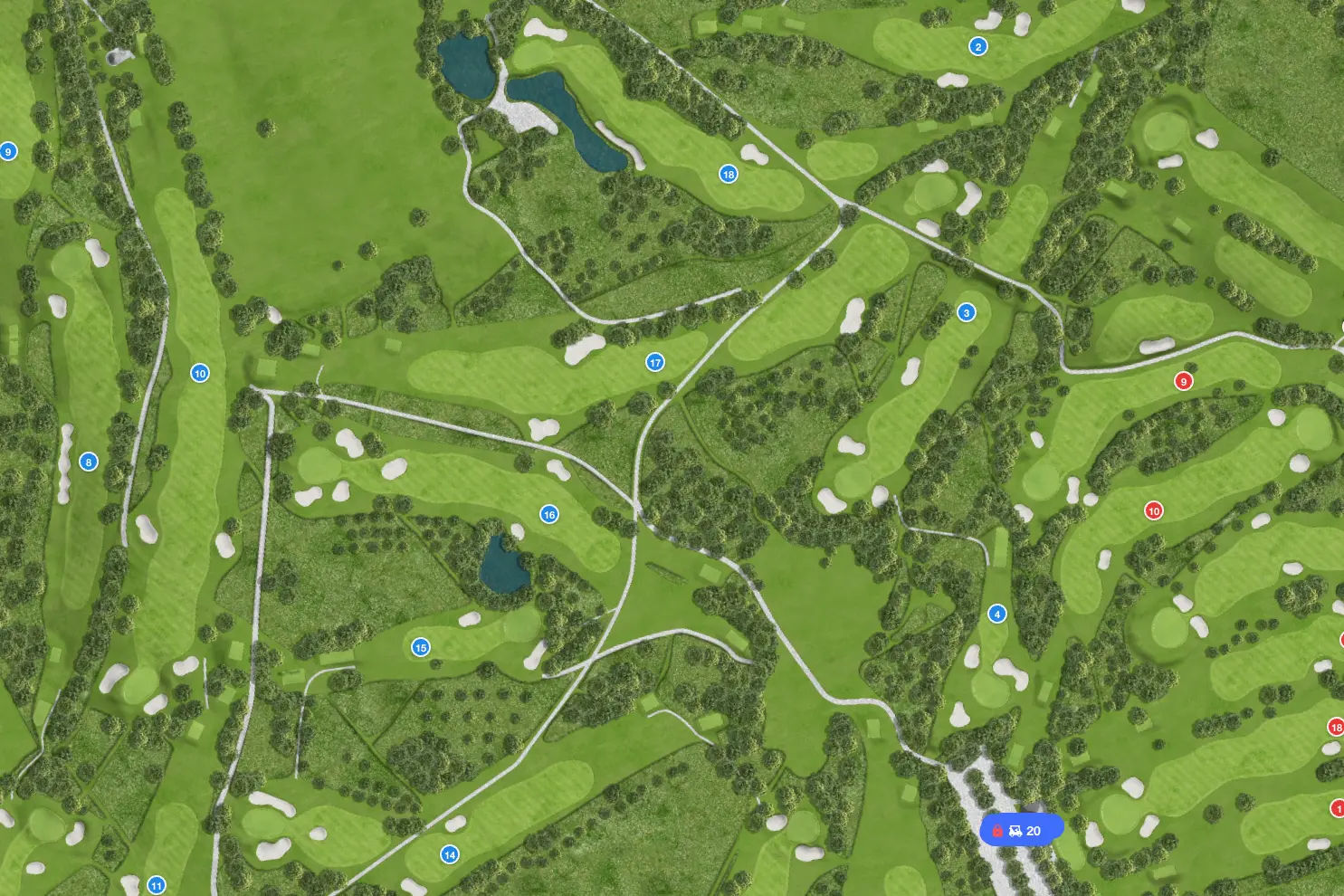Select the blue hole 2 marker
The height and width of the screenshot is (896, 1344).
tap(977, 45)
